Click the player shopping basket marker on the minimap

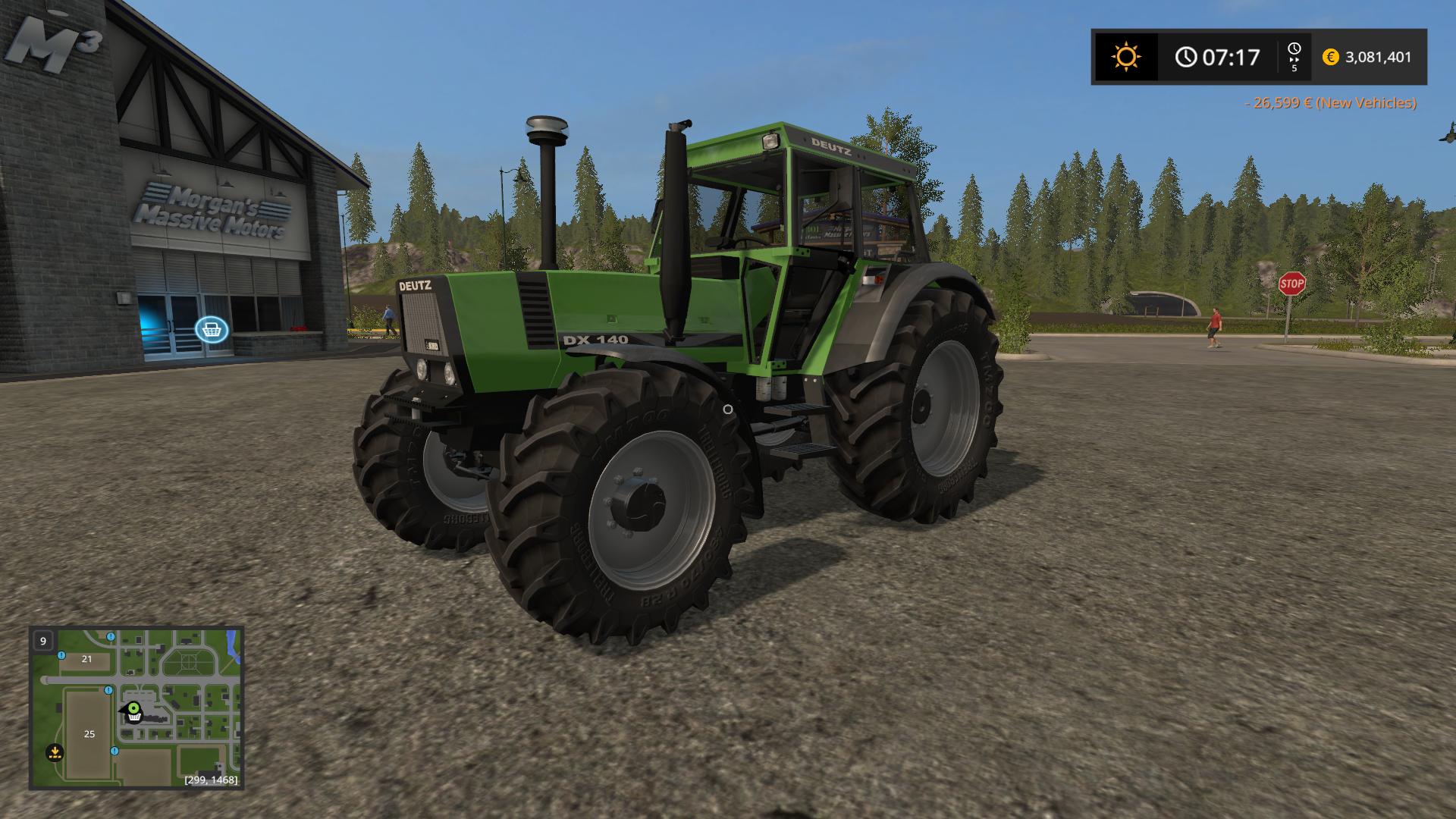pyautogui.click(x=133, y=712)
